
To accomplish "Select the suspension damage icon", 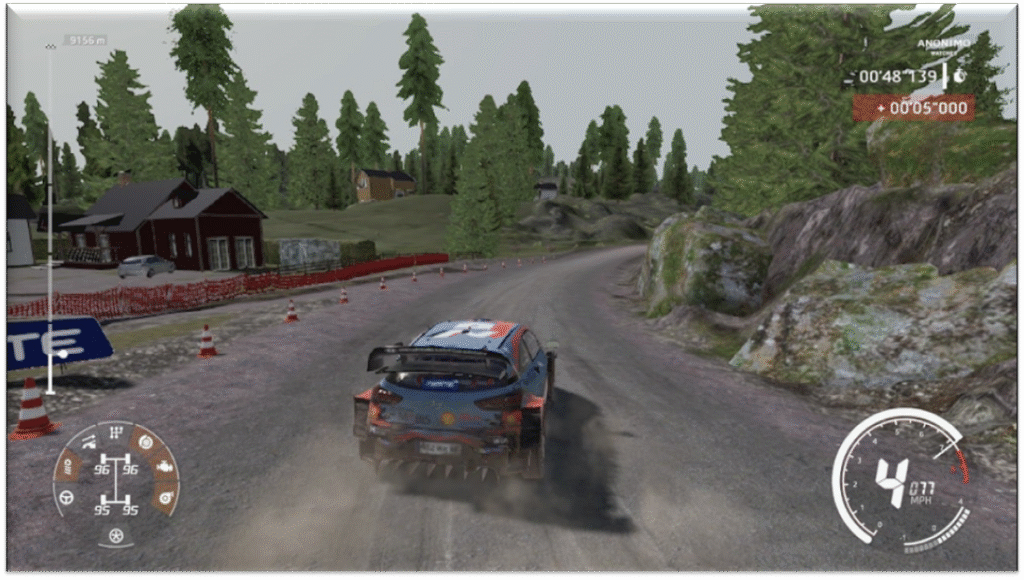I will tap(89, 441).
